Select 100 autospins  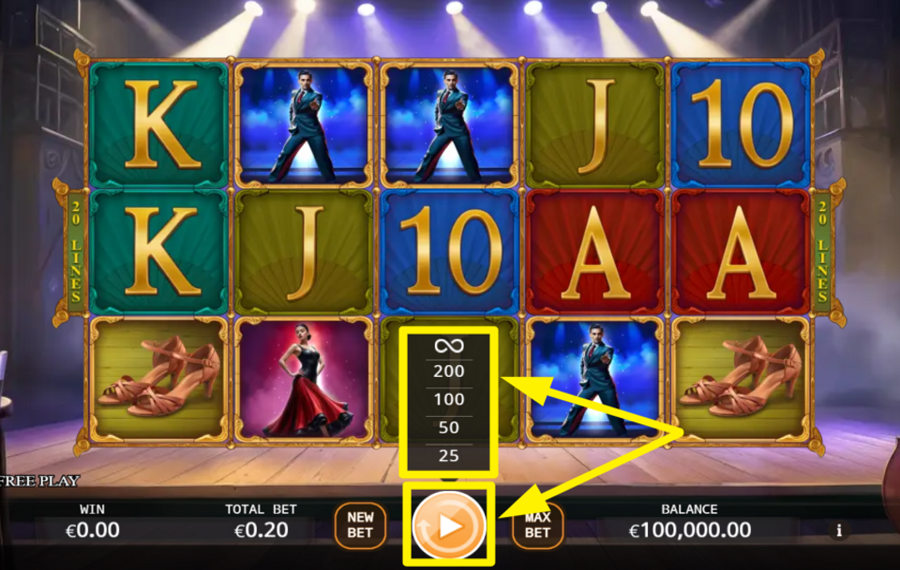448,399
